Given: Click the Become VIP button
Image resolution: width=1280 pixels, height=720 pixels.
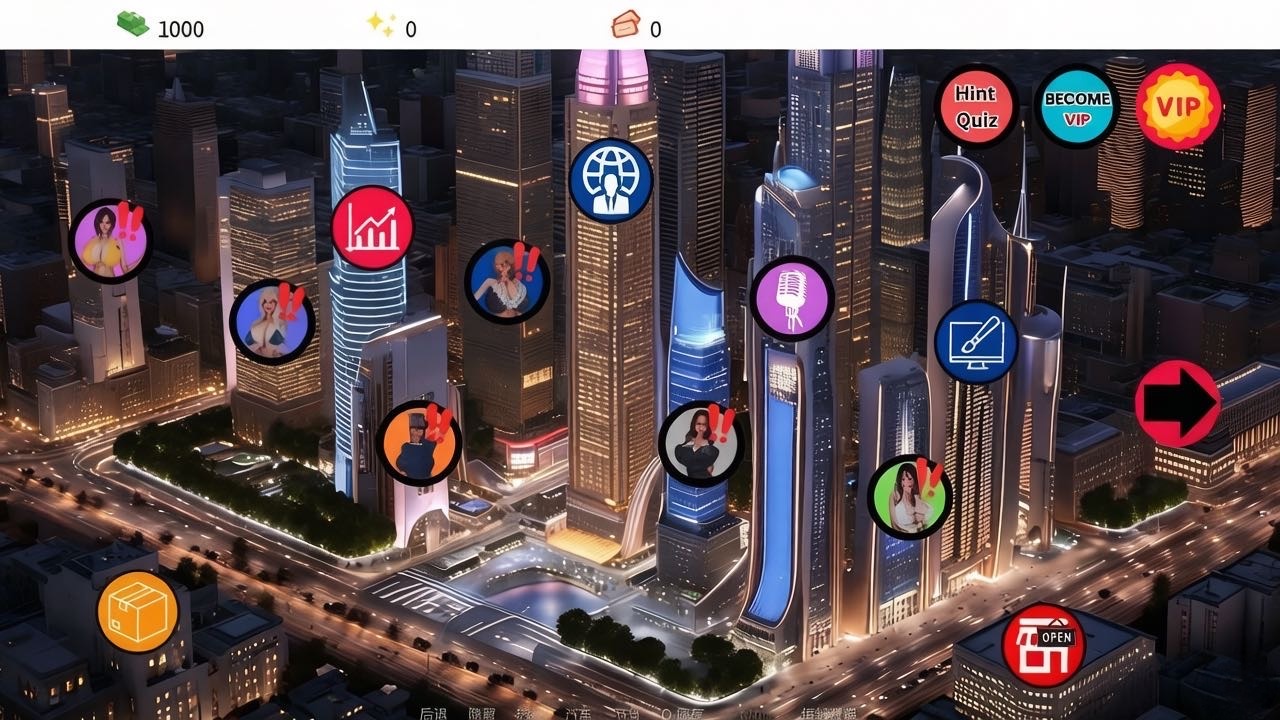Looking at the screenshot, I should [x=1076, y=106].
